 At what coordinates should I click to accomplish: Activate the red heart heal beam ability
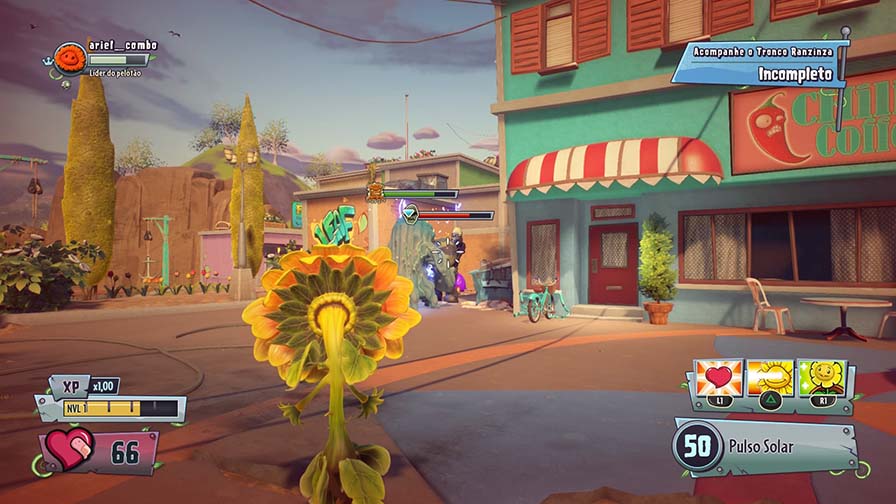pos(719,380)
